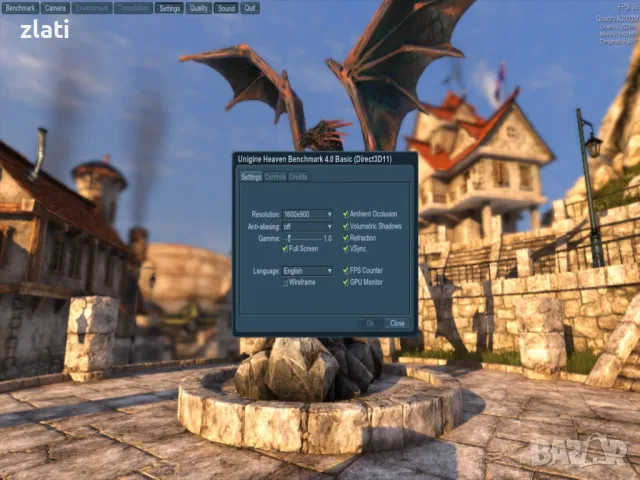640x480 pixels.
Task: Open the Resolution dropdown
Action: 308,214
